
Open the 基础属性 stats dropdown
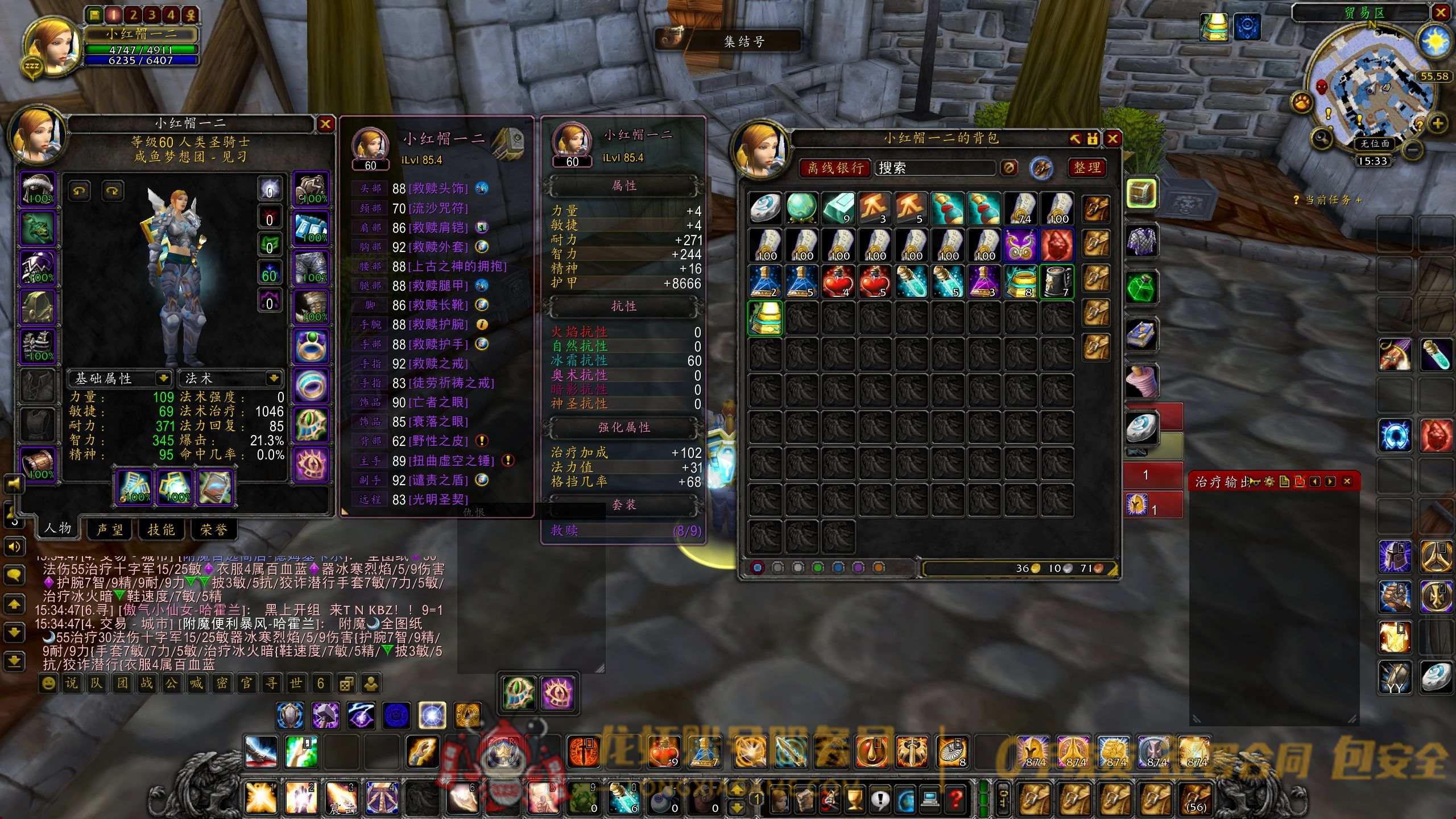[x=163, y=378]
